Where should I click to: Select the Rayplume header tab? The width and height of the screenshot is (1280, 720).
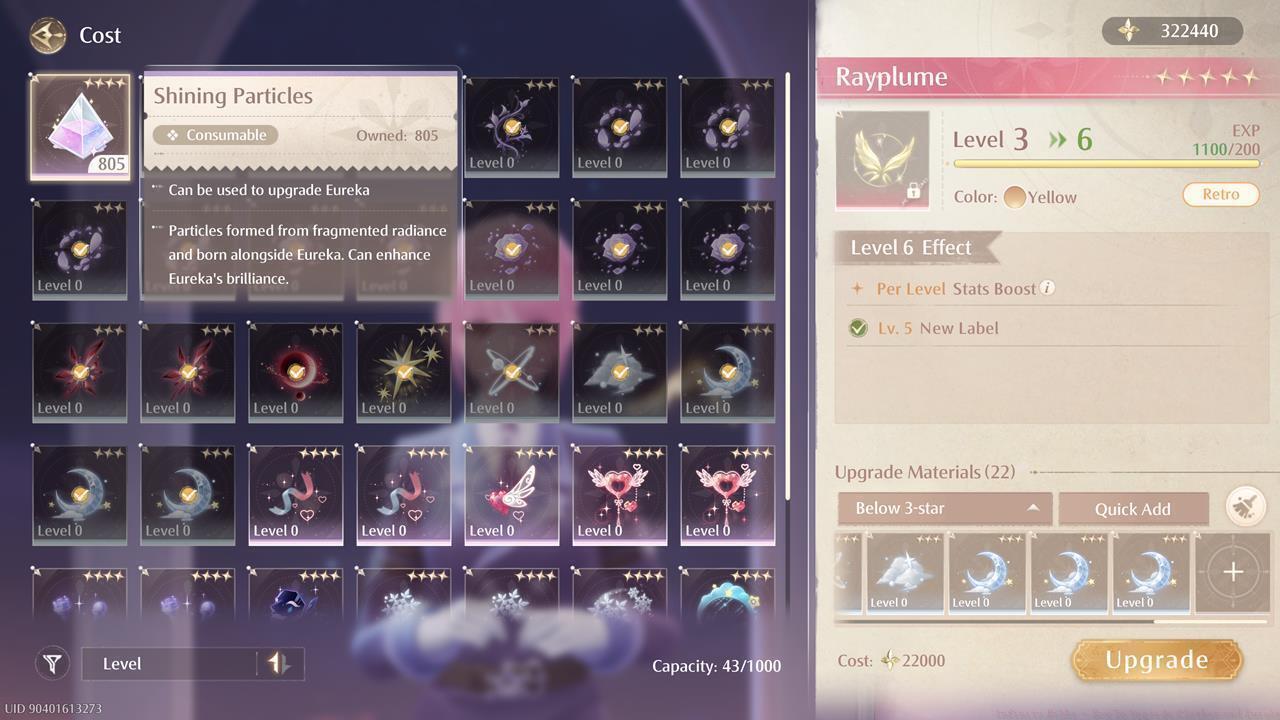(x=890, y=76)
